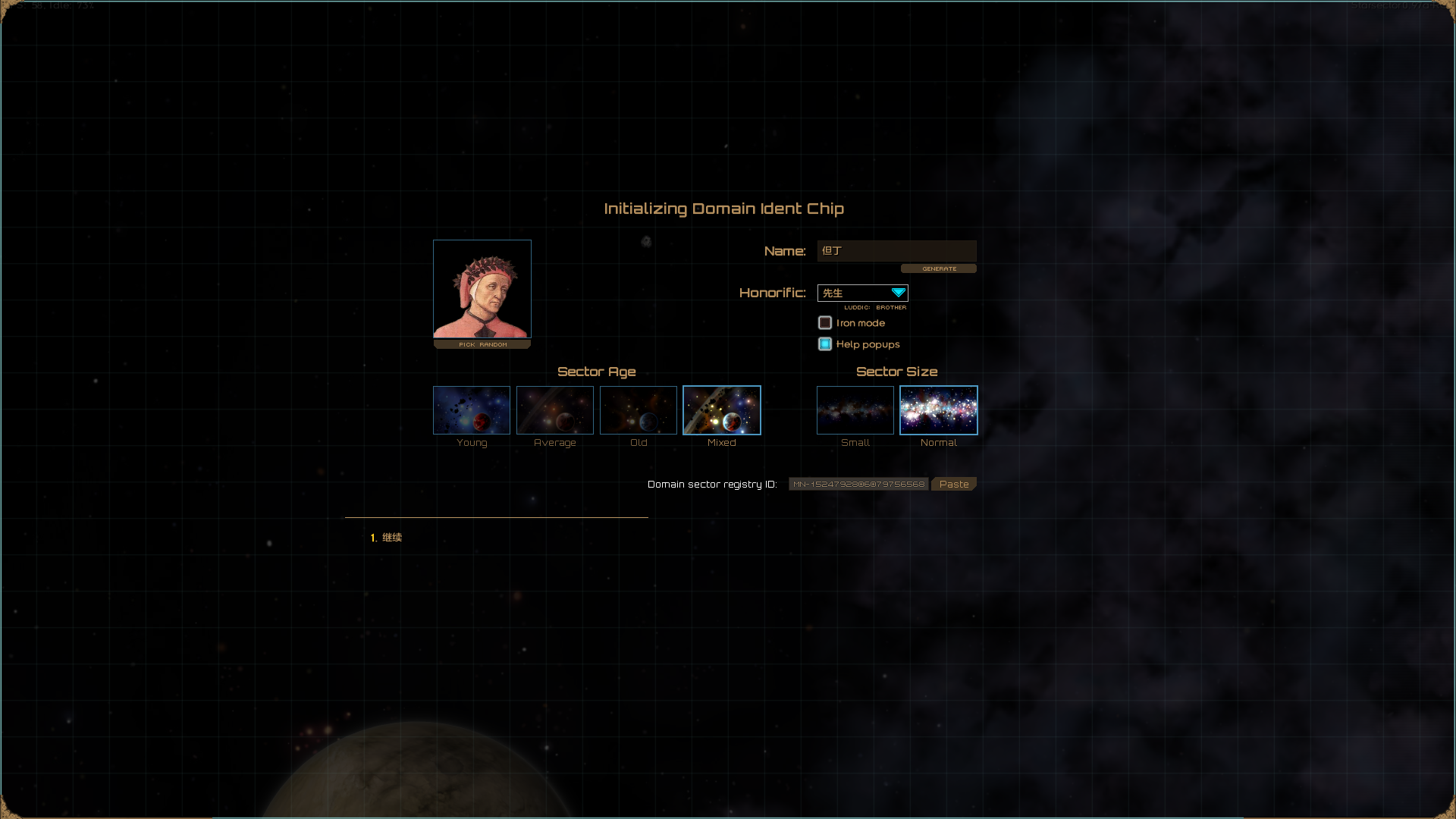Paste a sector registry ID
The height and width of the screenshot is (819, 1456).
[x=954, y=484]
